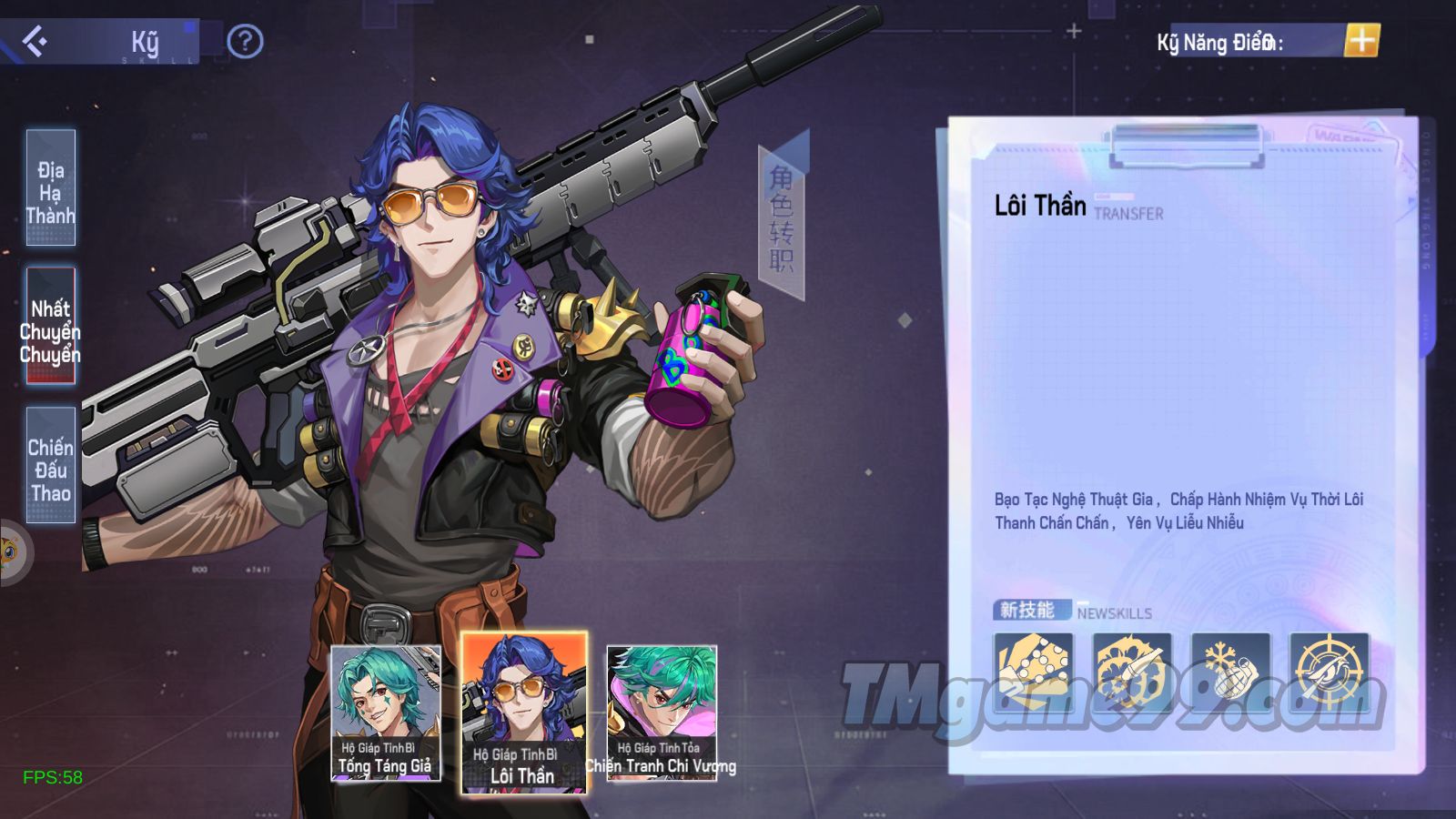Viewport: 1456px width, 819px height.
Task: Choose the Tổng Táng Giả class portrait
Action: click(x=386, y=713)
